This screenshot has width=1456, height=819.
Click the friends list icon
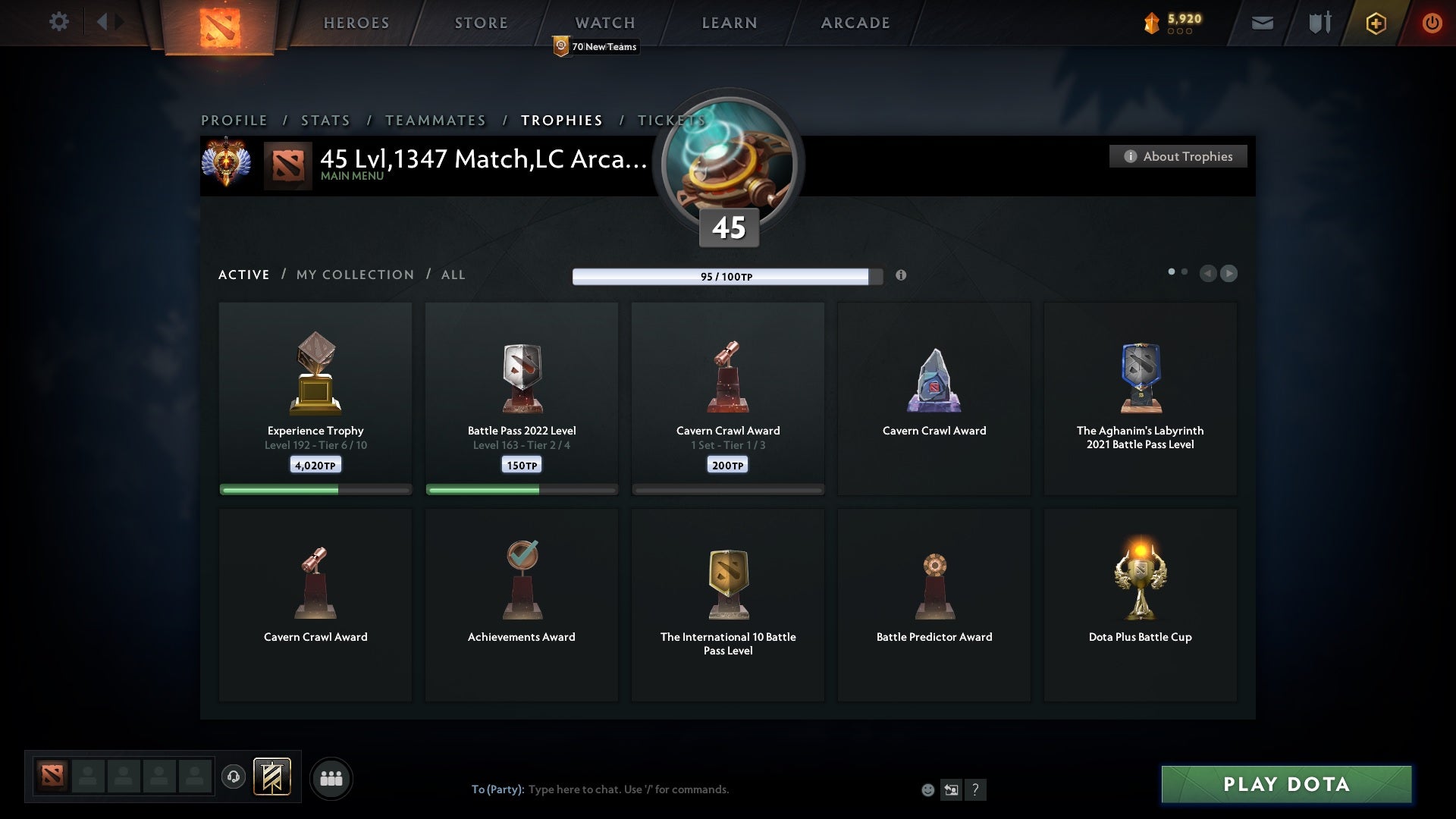pos(331,778)
